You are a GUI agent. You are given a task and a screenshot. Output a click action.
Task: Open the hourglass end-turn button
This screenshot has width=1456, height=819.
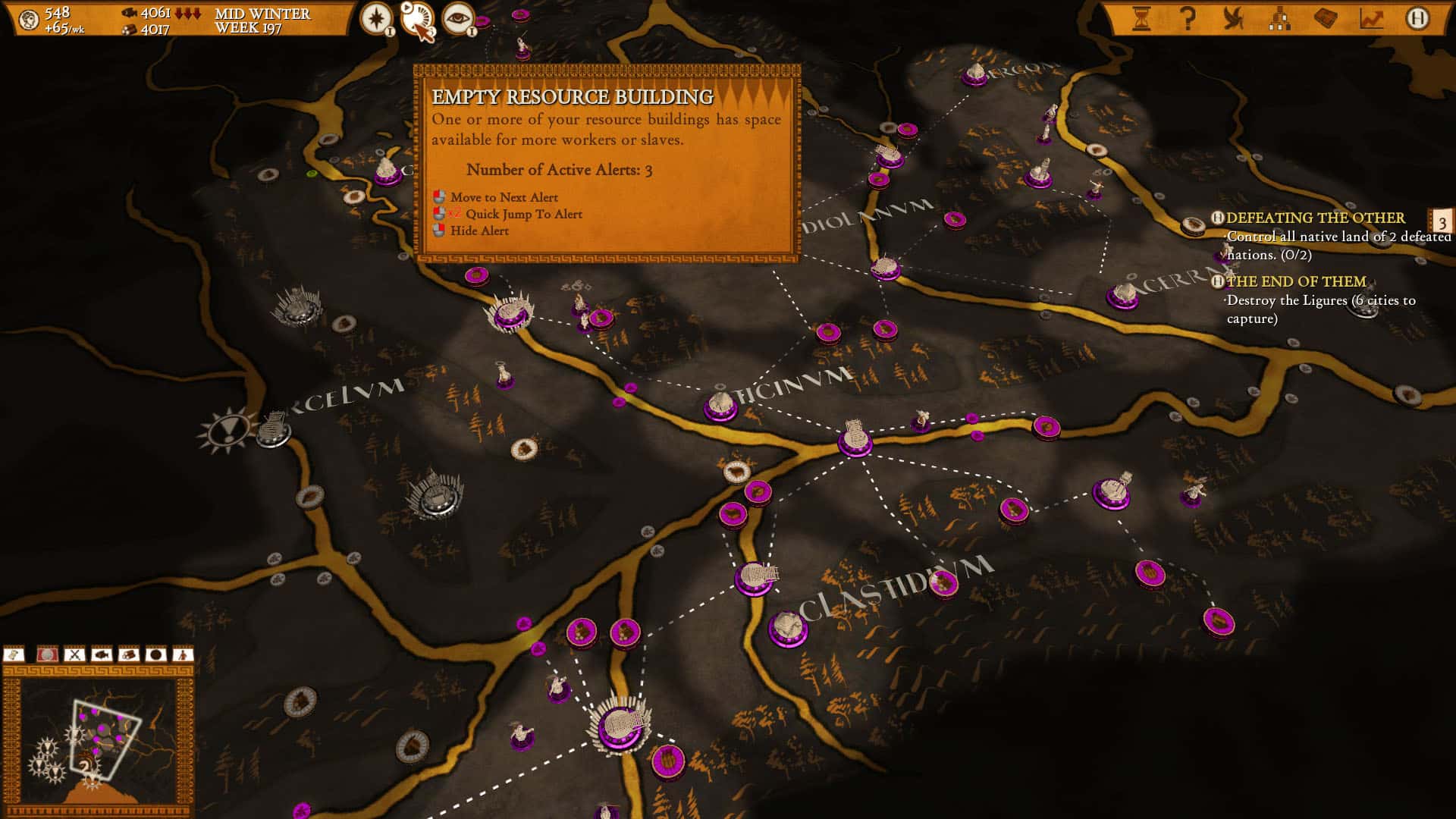click(x=1141, y=18)
